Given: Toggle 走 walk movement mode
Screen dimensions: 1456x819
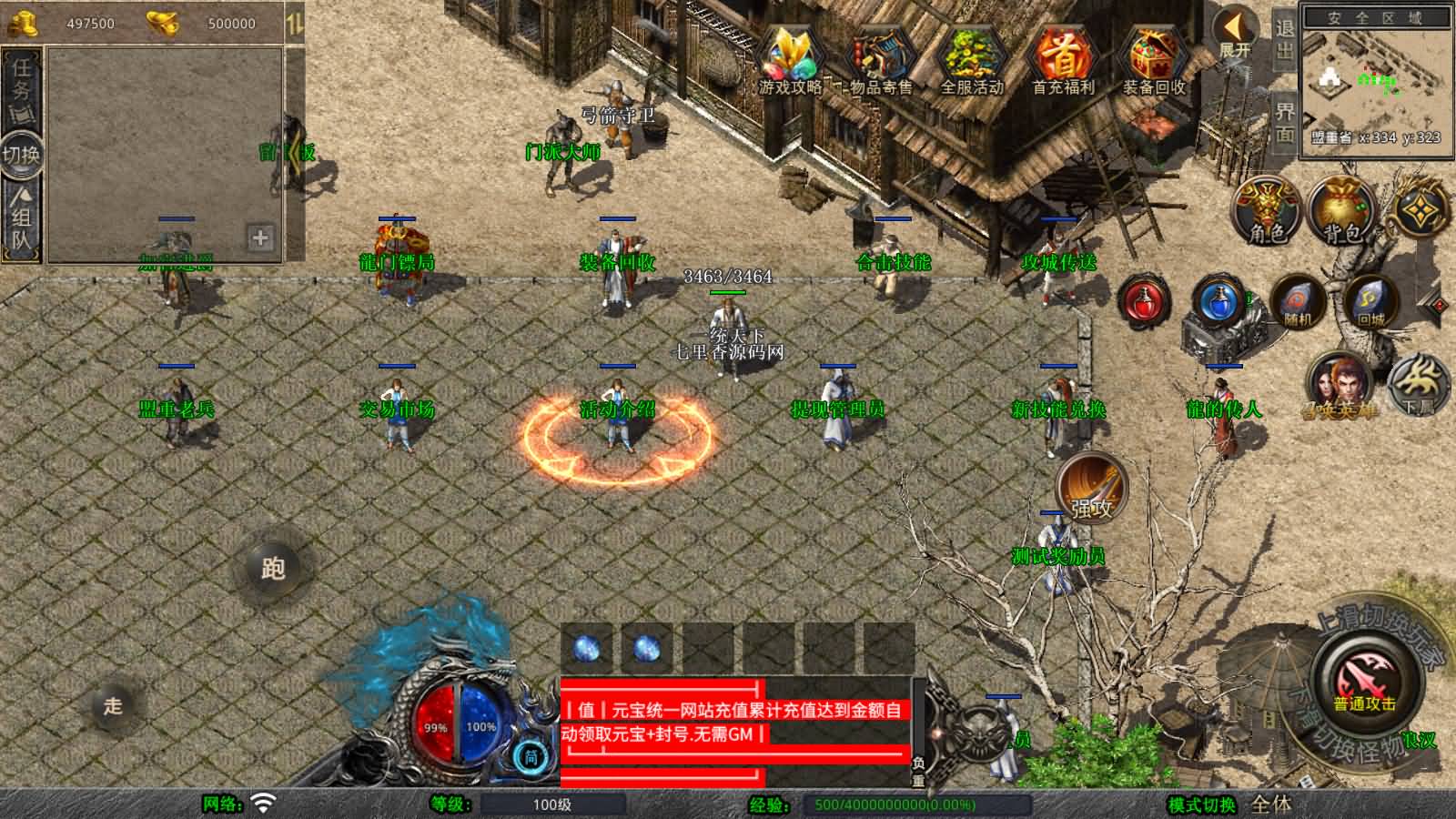Looking at the screenshot, I should click(113, 706).
